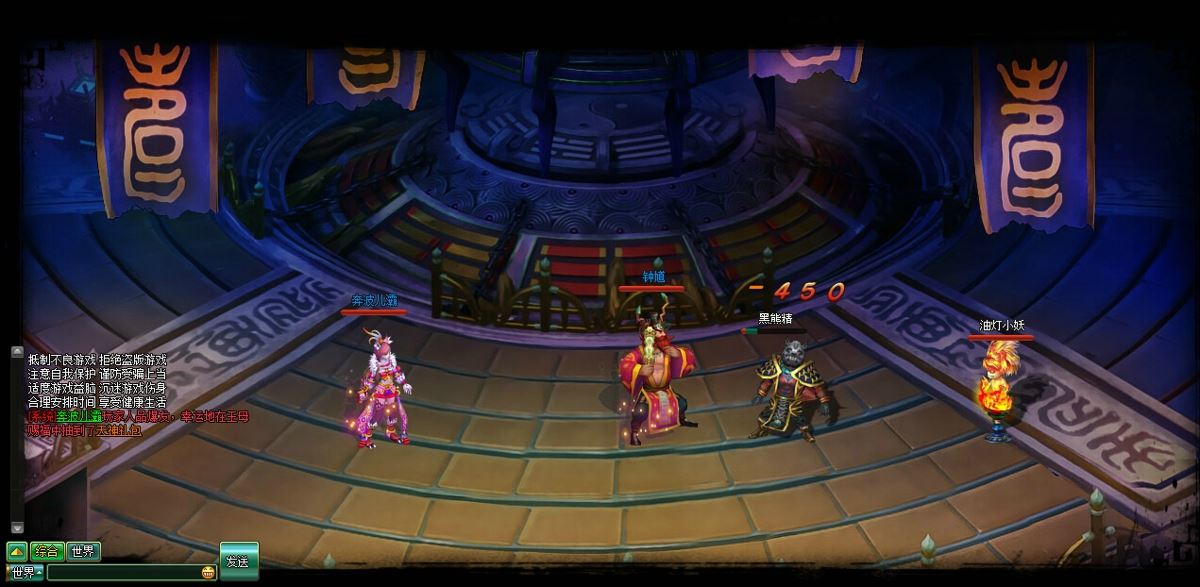Viewport: 1200px width, 587px height.
Task: Open the green player name link in chat
Action: (x=73, y=416)
